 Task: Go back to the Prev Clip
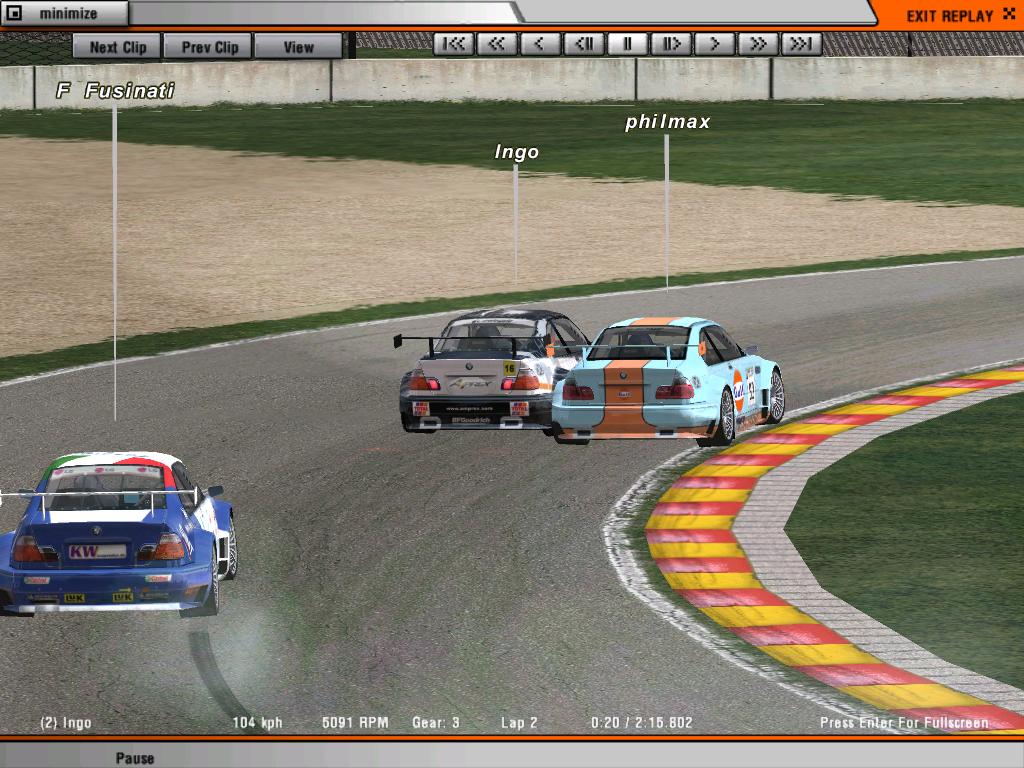pos(209,47)
